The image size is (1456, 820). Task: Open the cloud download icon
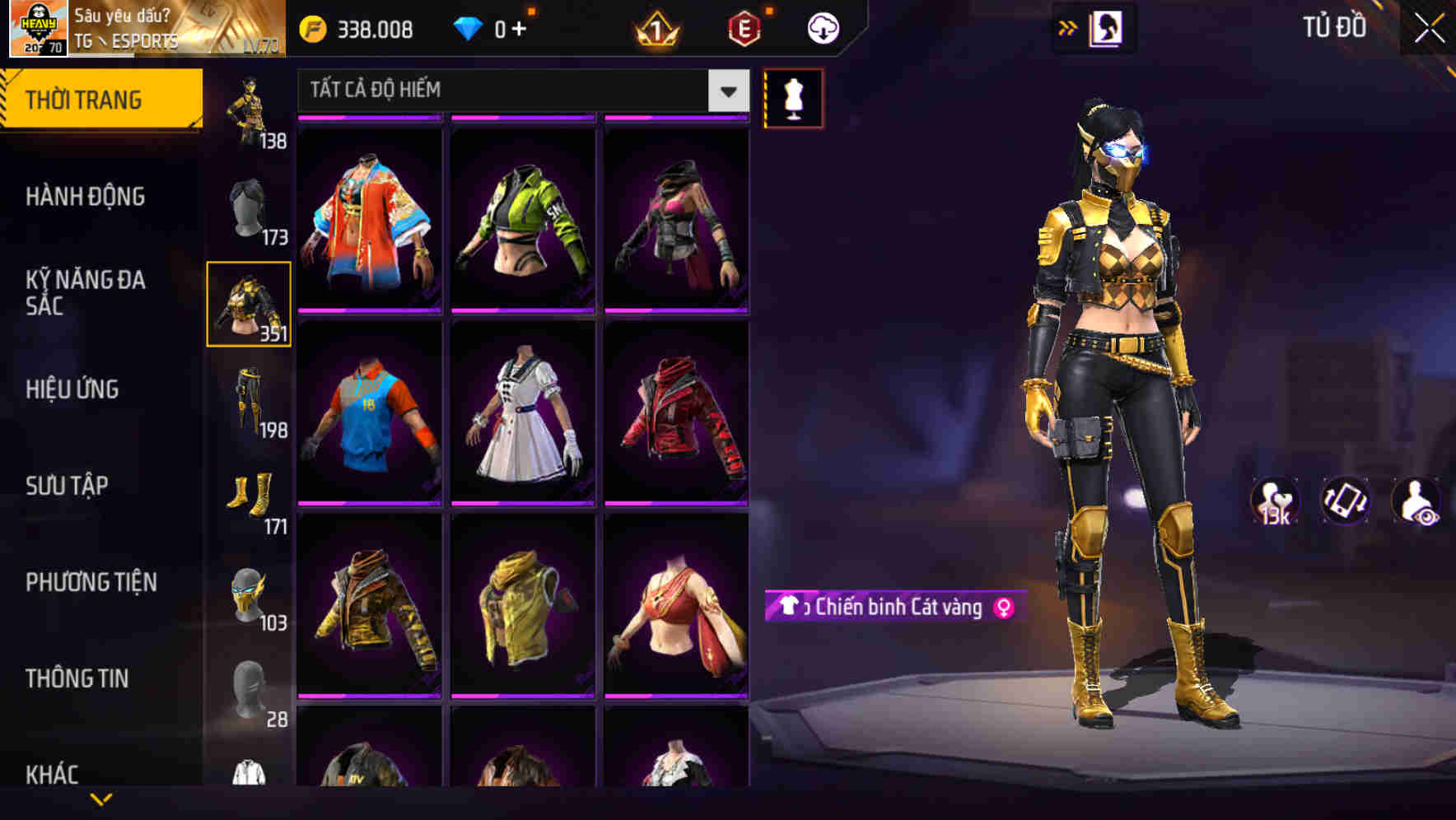click(823, 26)
